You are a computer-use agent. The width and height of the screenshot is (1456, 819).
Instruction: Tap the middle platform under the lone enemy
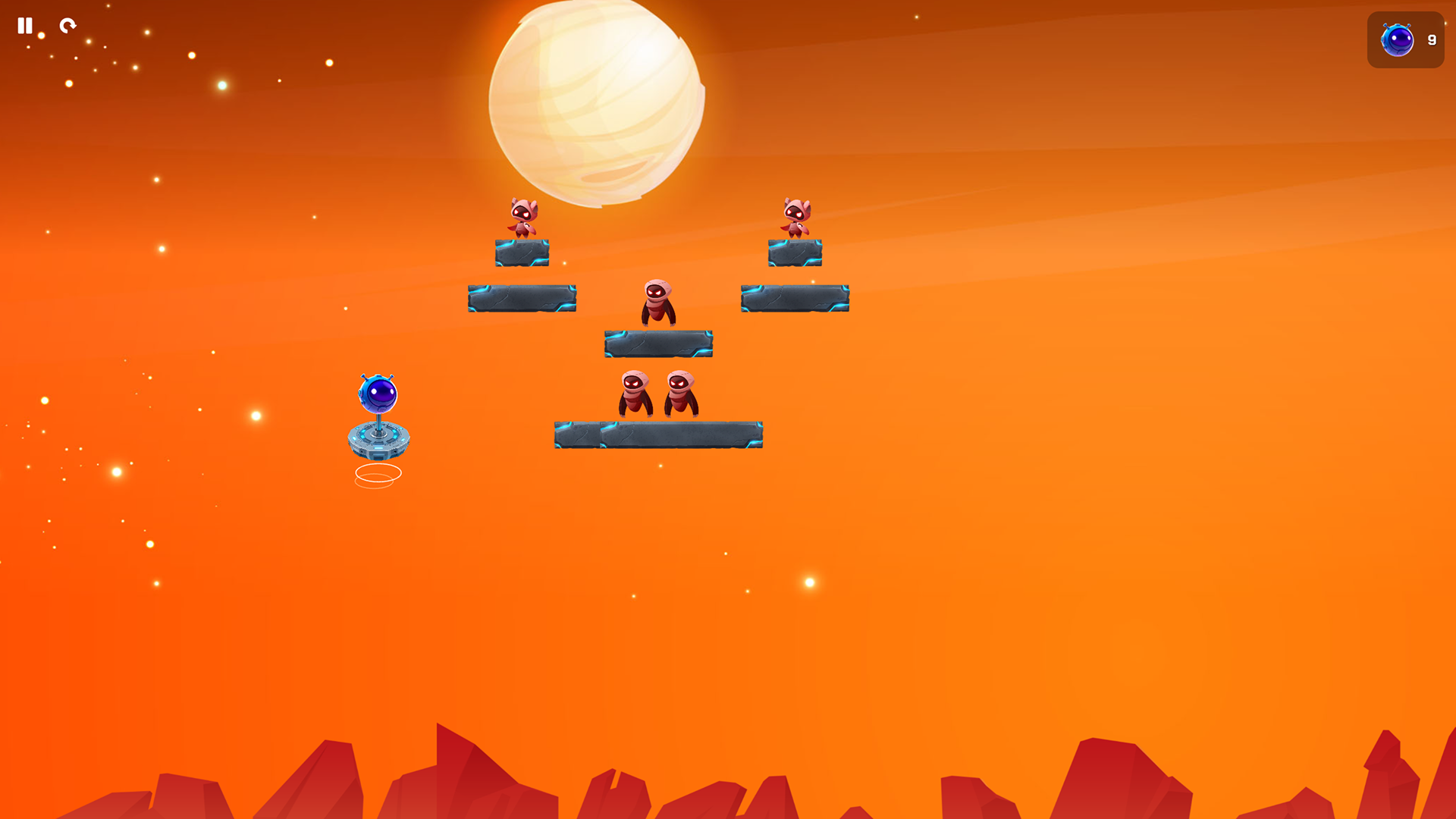tap(658, 343)
